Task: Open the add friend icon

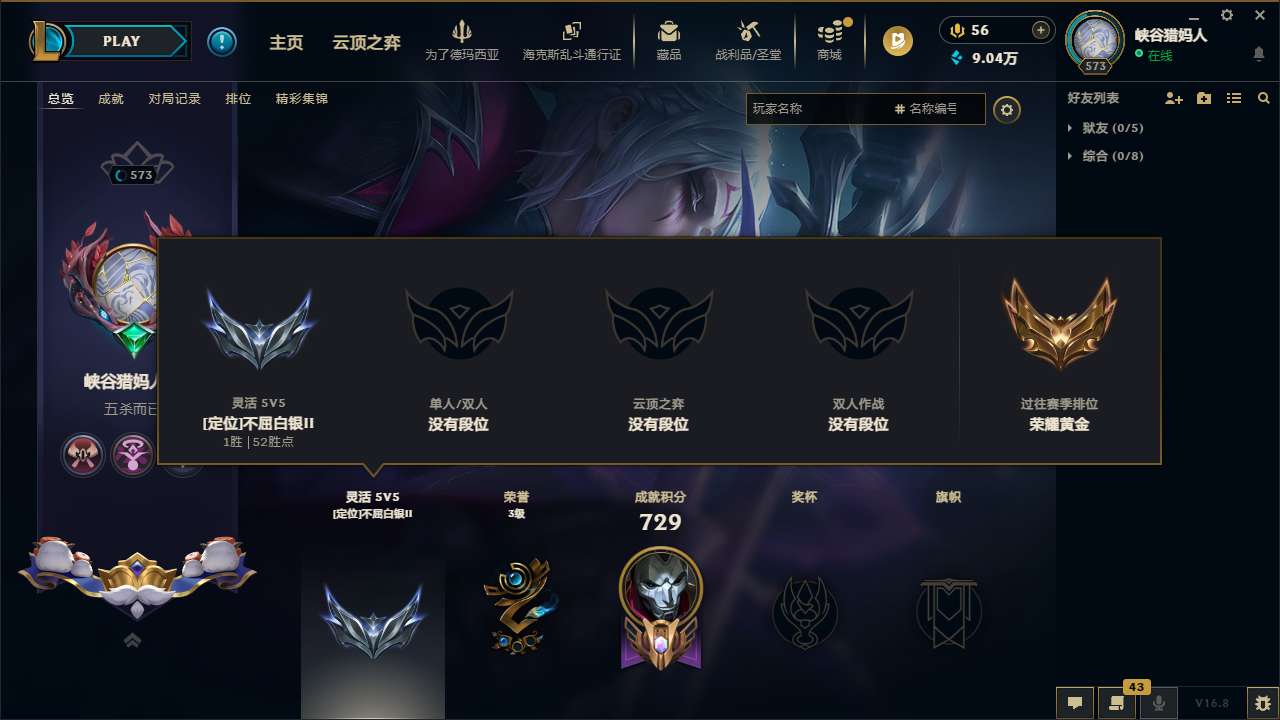Action: [1174, 98]
